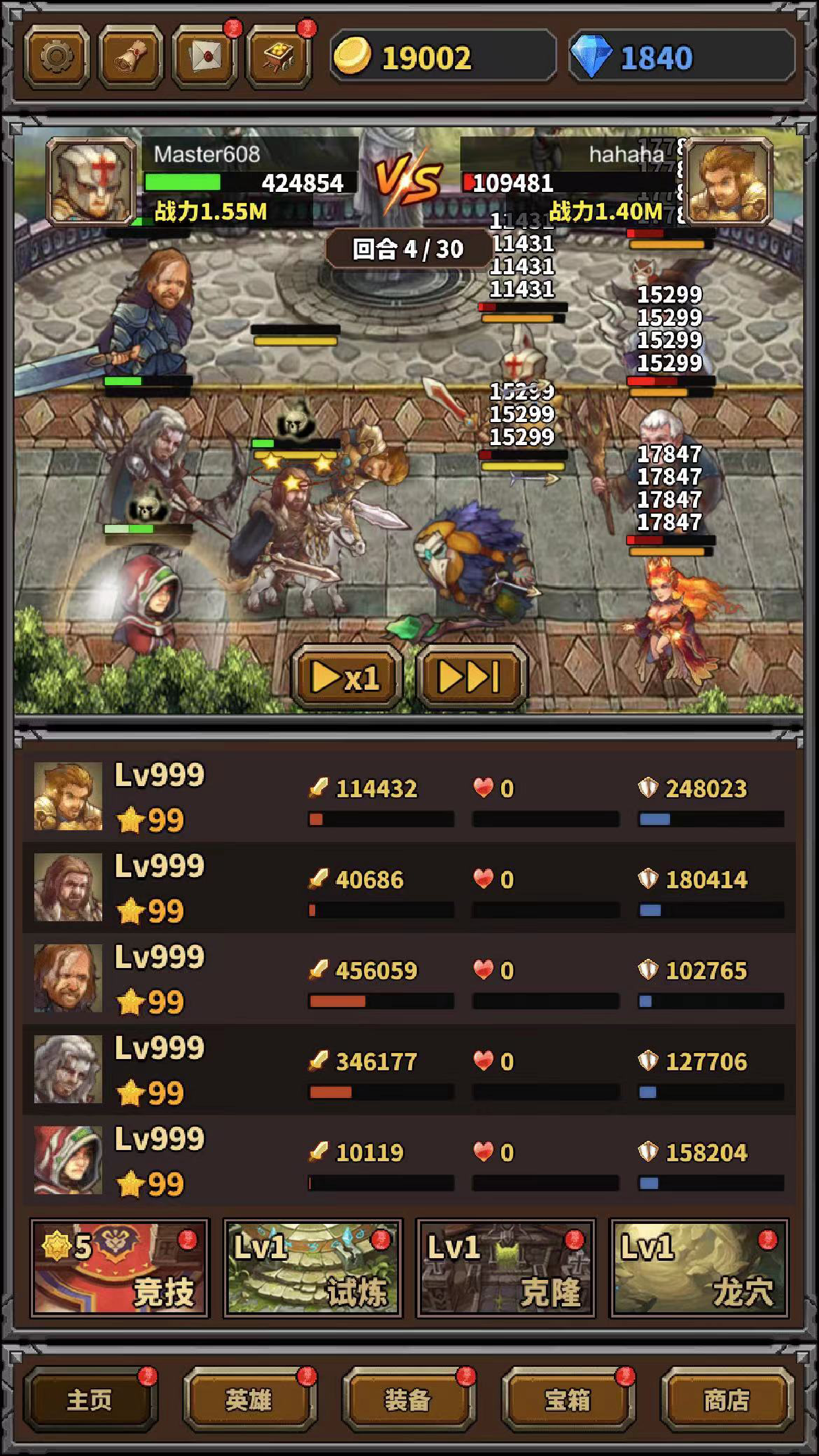Screen dimensions: 819x1456
Task: Open the mail envelope inbox
Action: (x=204, y=58)
